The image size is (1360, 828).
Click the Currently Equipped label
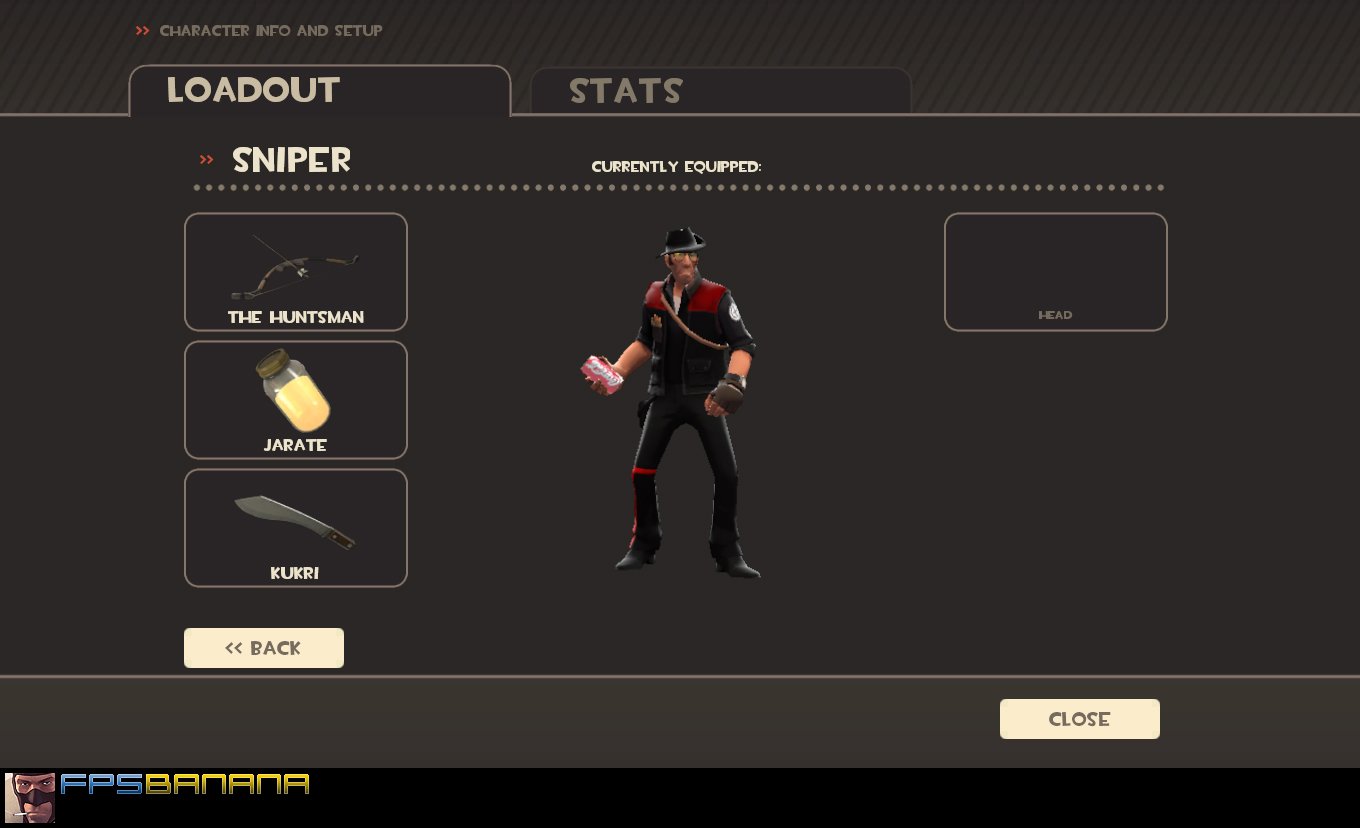pyautogui.click(x=676, y=167)
